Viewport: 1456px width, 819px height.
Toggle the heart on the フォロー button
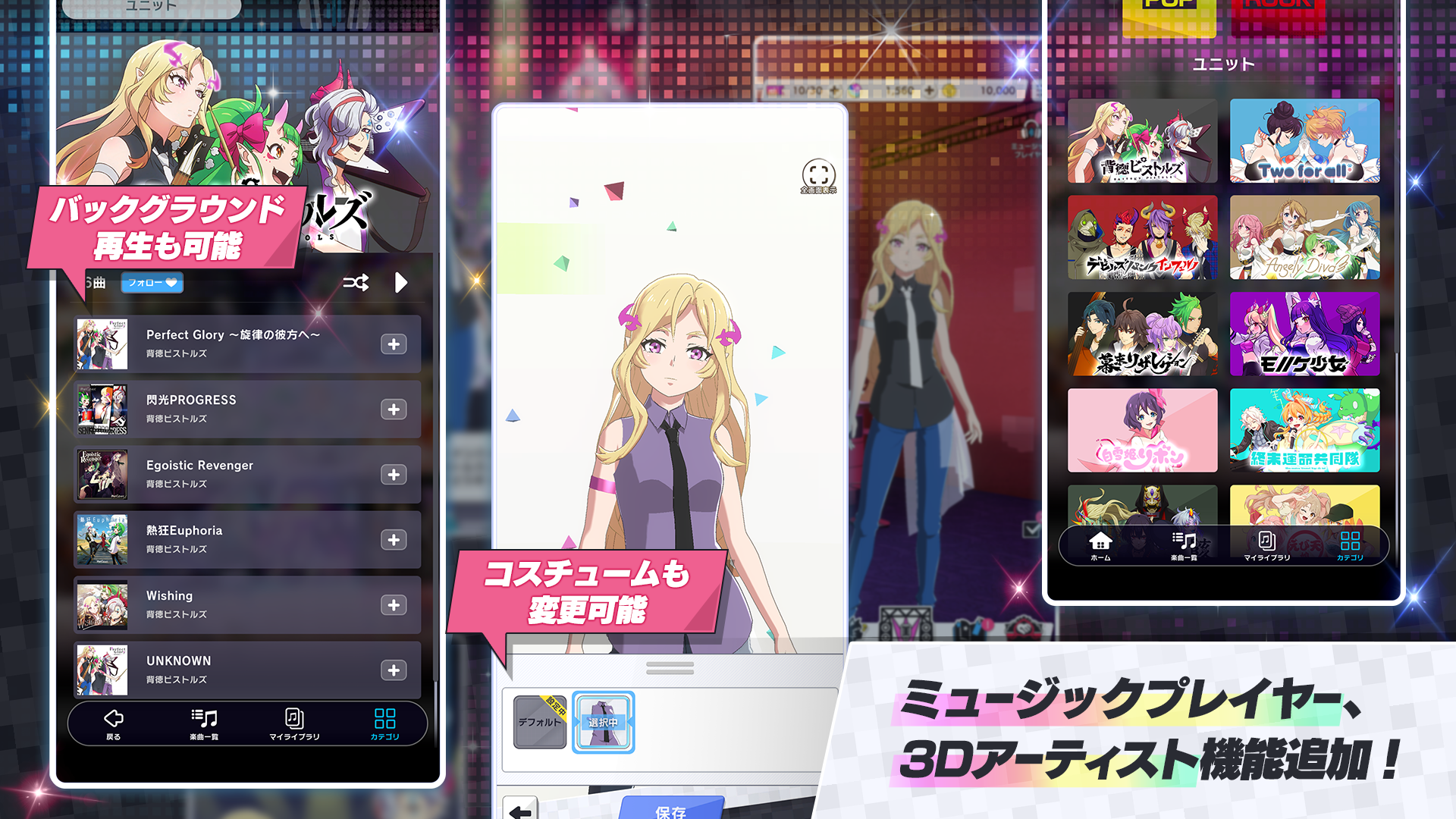point(173,283)
